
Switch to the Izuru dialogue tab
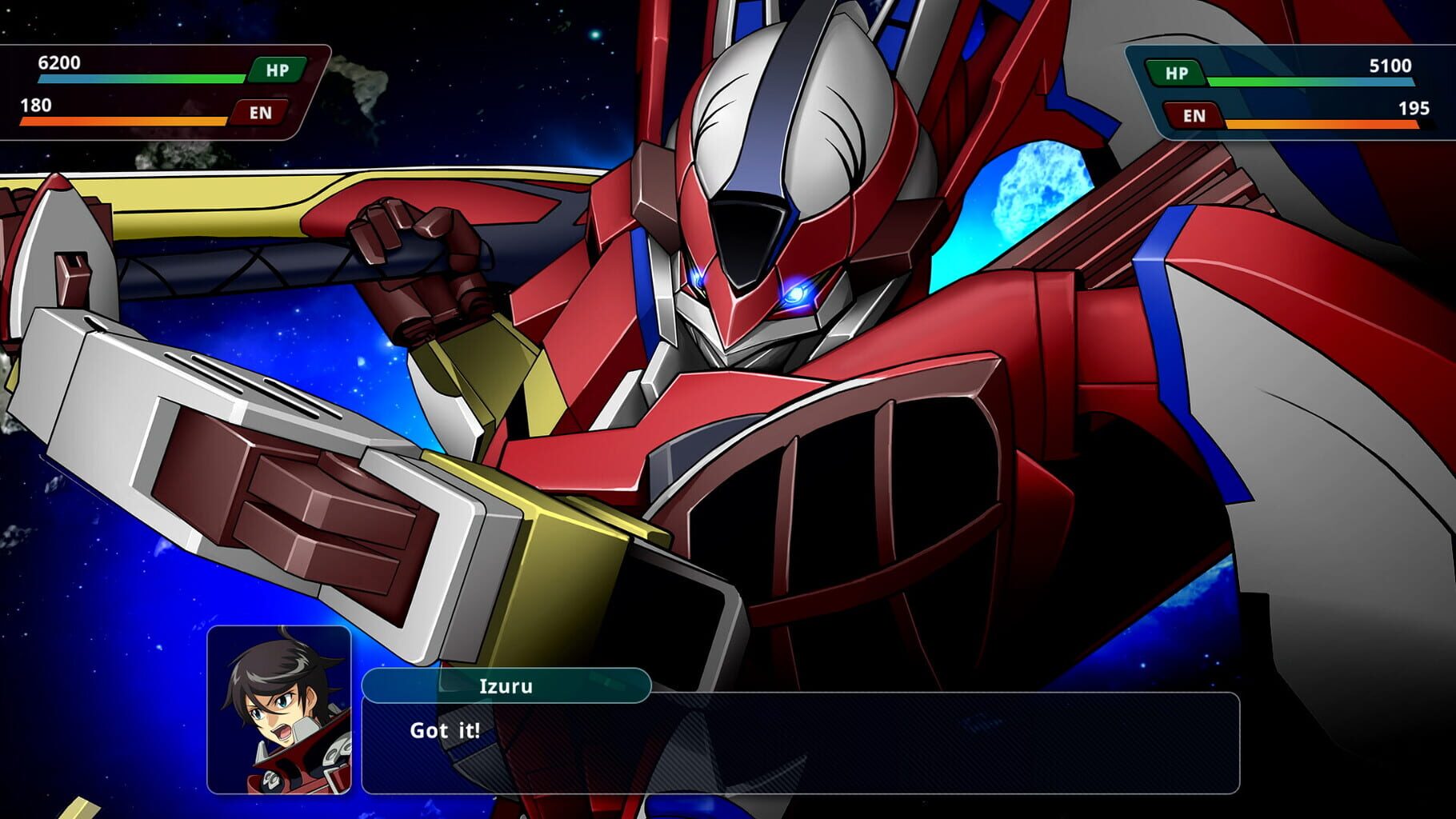tap(506, 685)
